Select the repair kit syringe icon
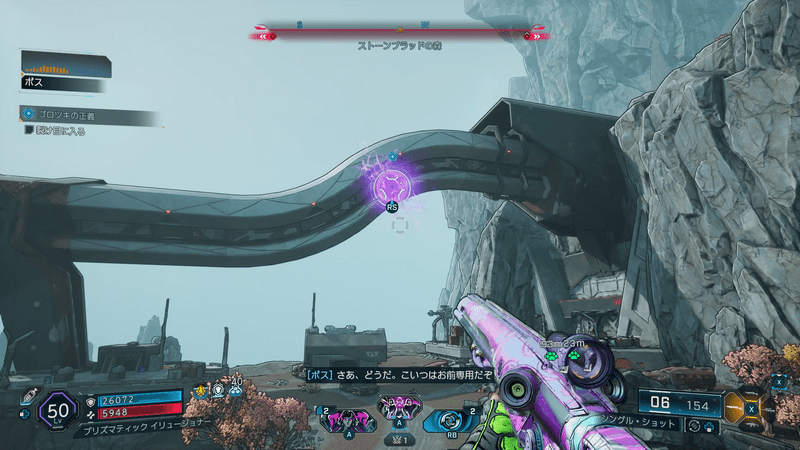This screenshot has height=450, width=800. point(29,396)
